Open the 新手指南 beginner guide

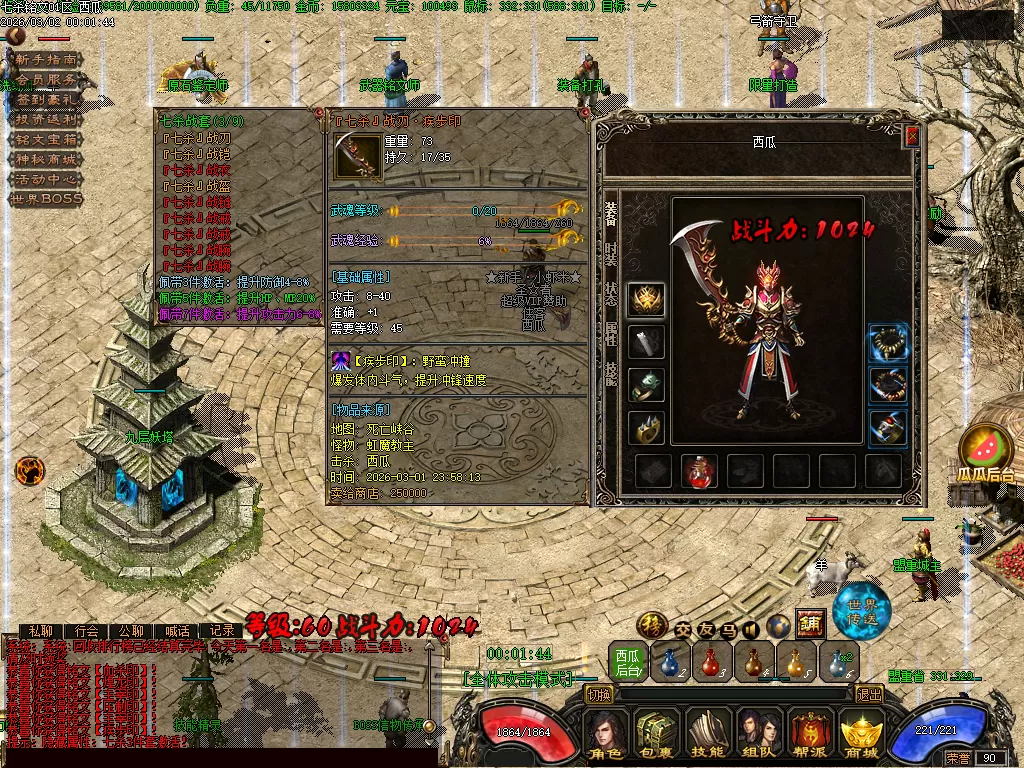coord(45,60)
